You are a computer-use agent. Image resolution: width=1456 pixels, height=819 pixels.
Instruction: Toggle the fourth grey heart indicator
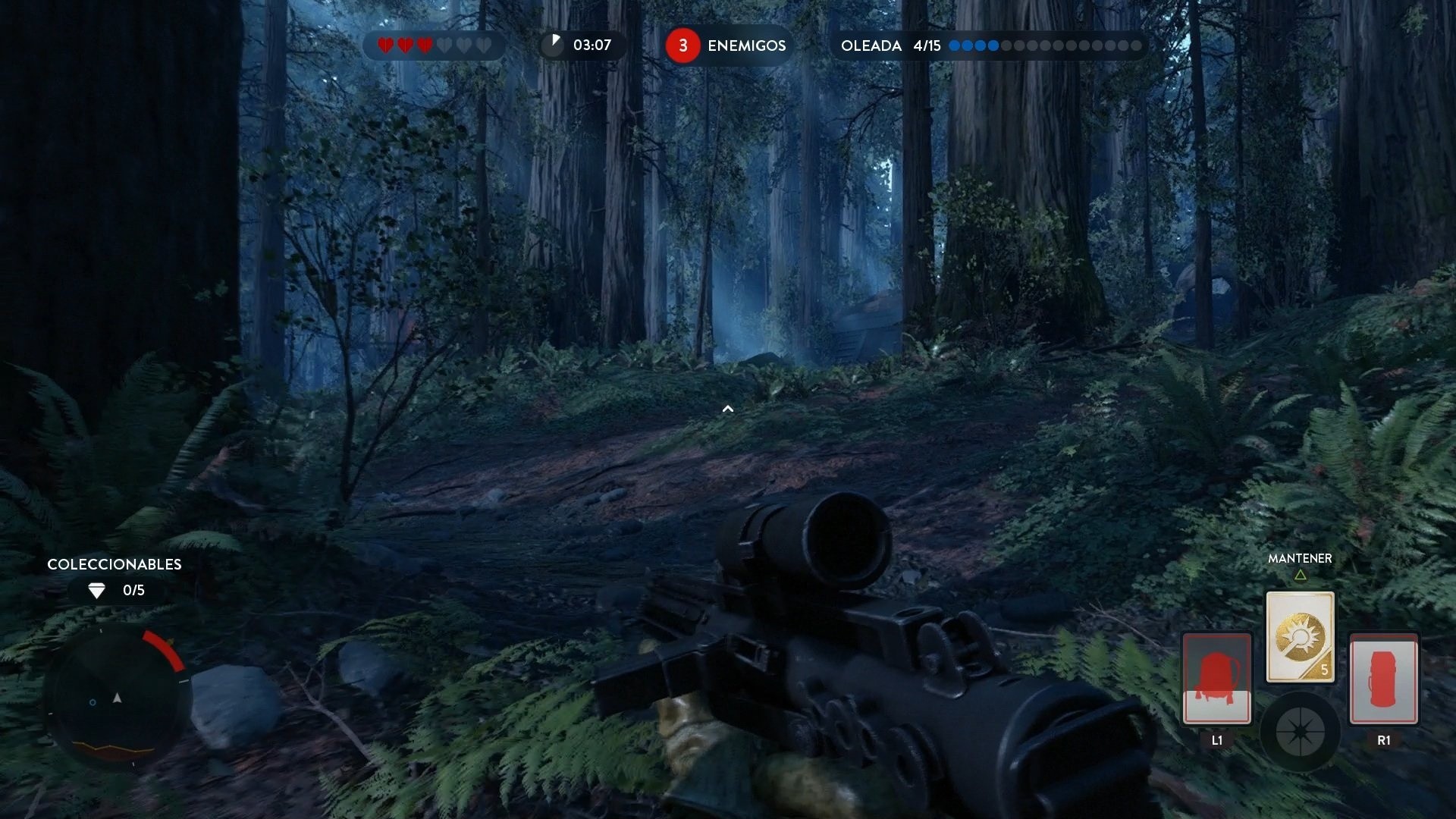coord(444,45)
